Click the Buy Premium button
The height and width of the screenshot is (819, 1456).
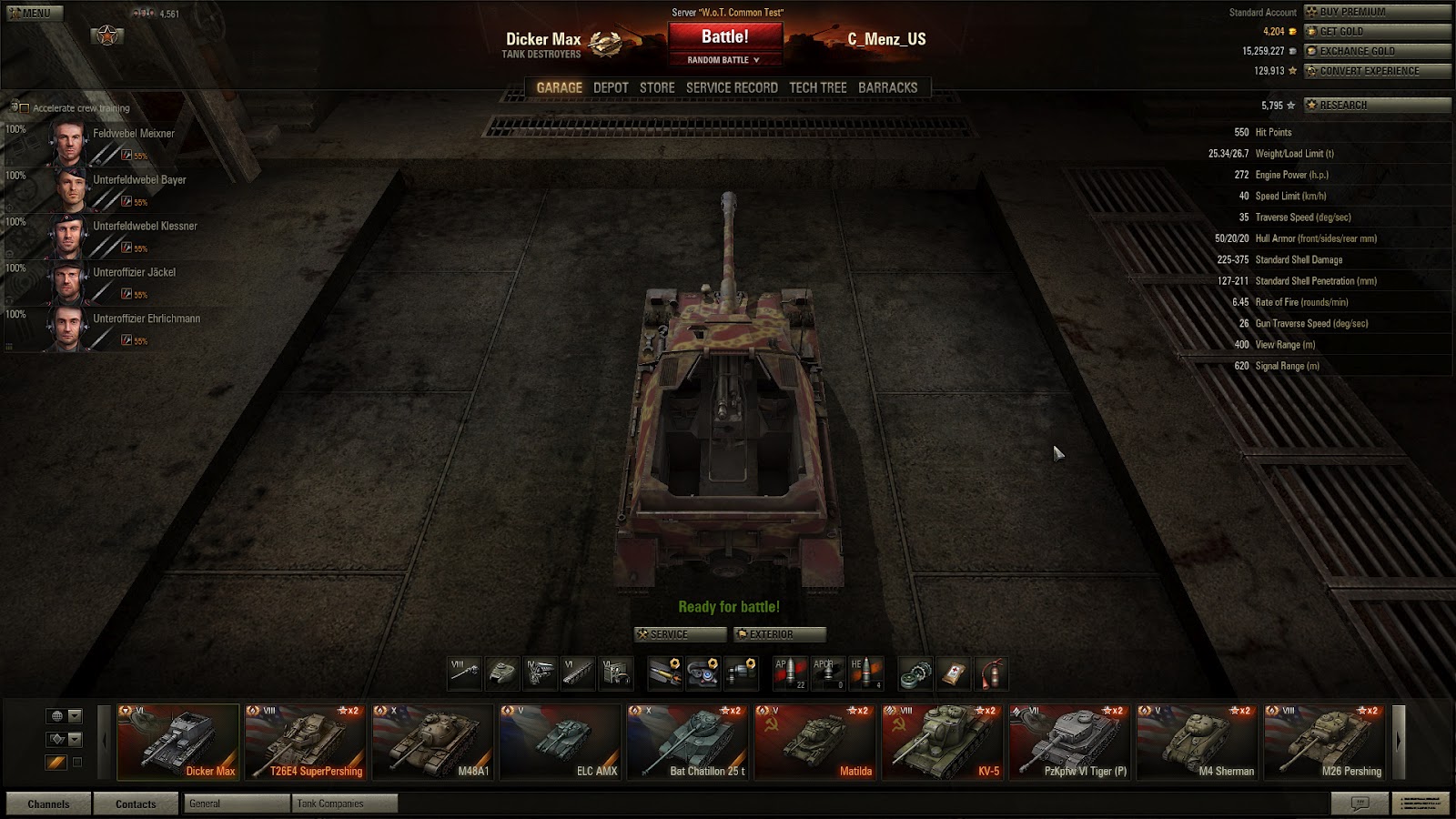pos(1377,12)
